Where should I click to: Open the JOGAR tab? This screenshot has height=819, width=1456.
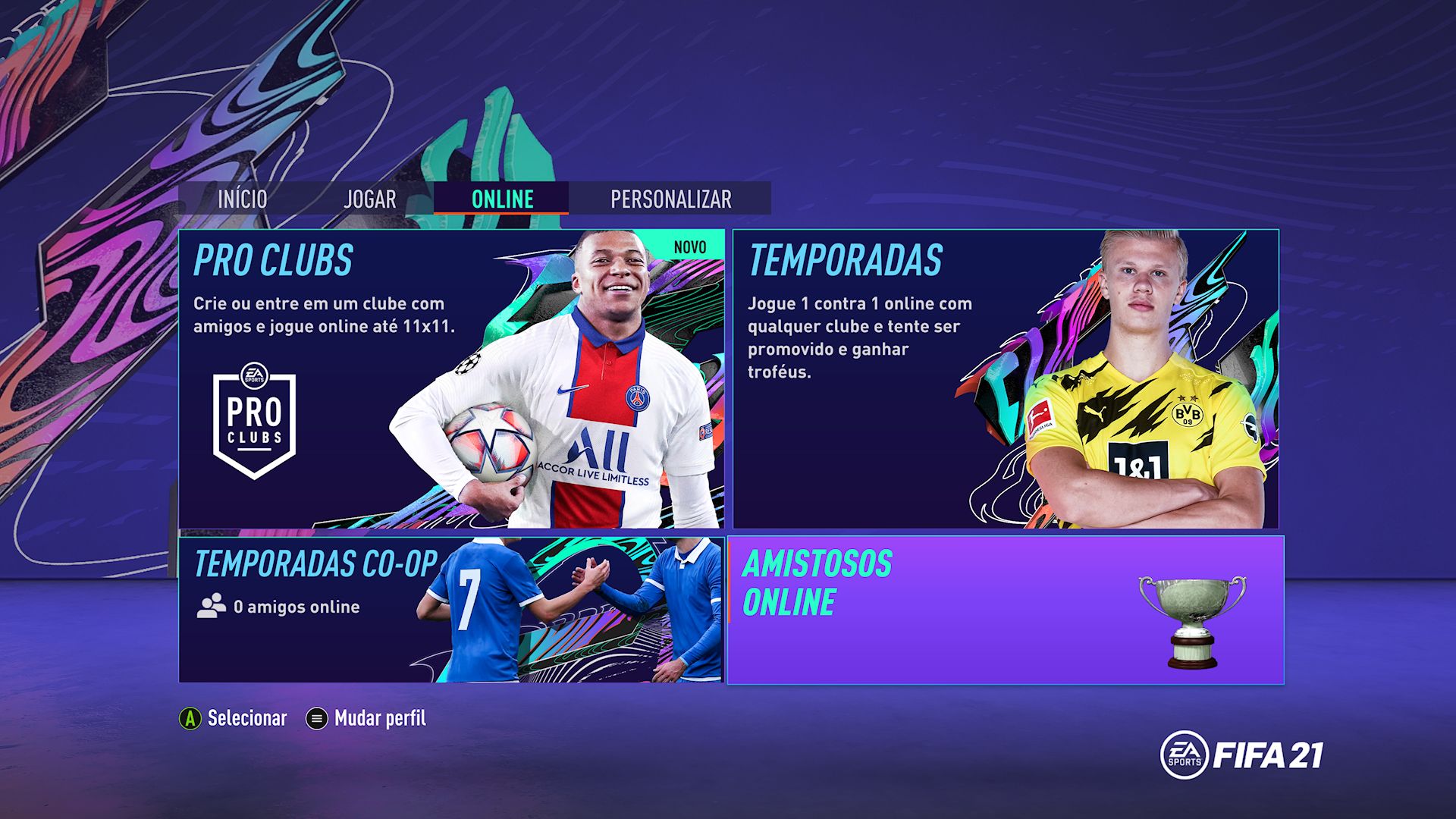point(371,199)
